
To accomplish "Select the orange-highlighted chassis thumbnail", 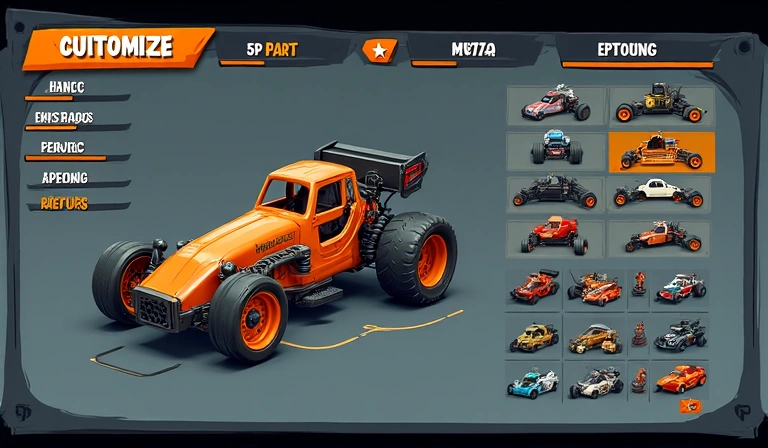I will (x=661, y=151).
